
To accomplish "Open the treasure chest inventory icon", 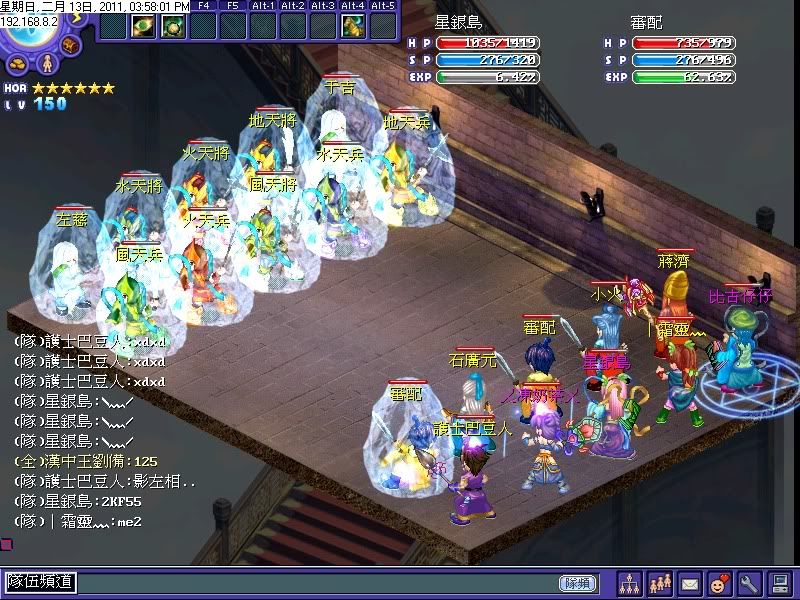I will tap(71, 44).
